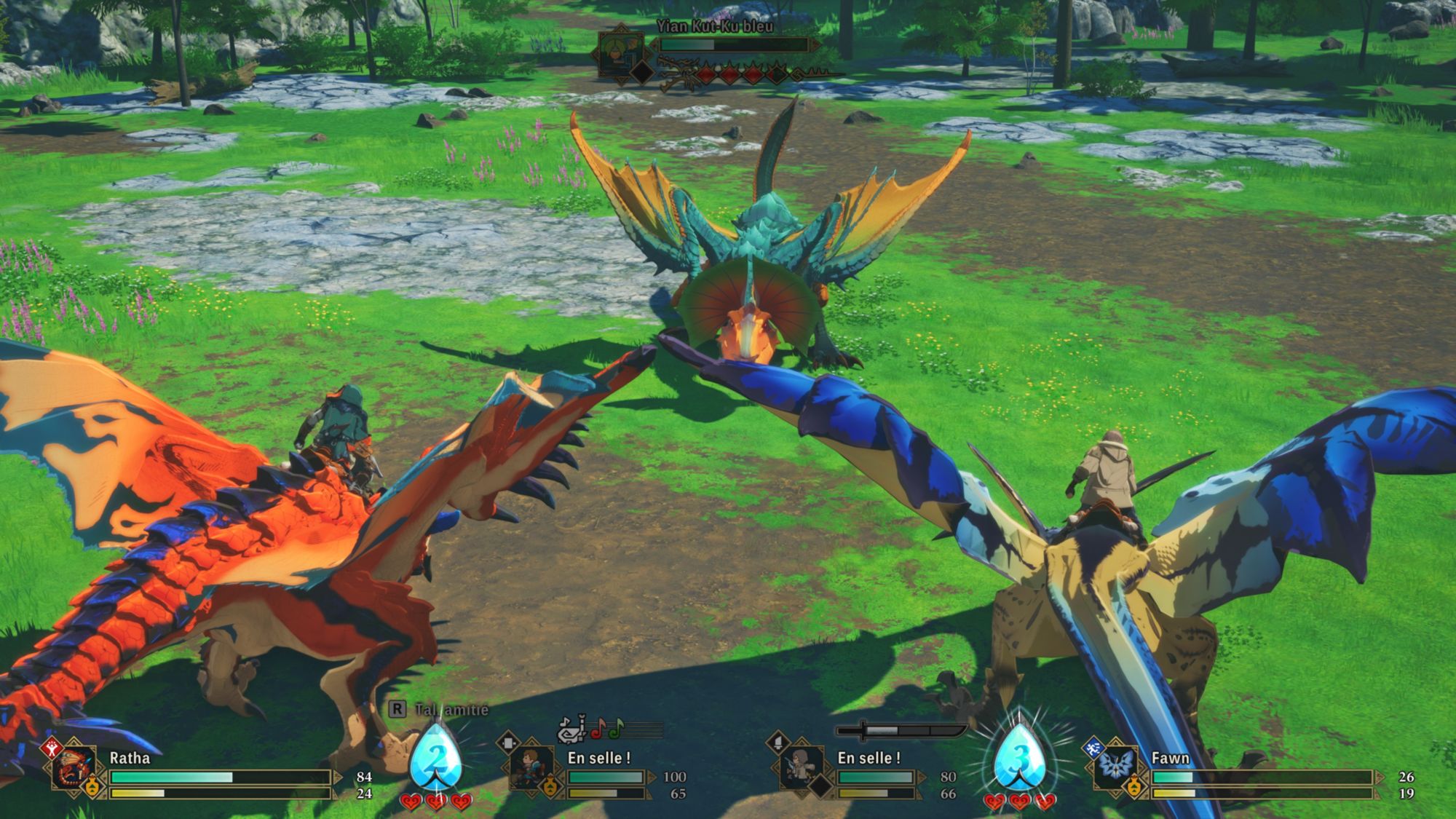
Task: Select the rider portrait next to hunting horn
Action: point(530,768)
